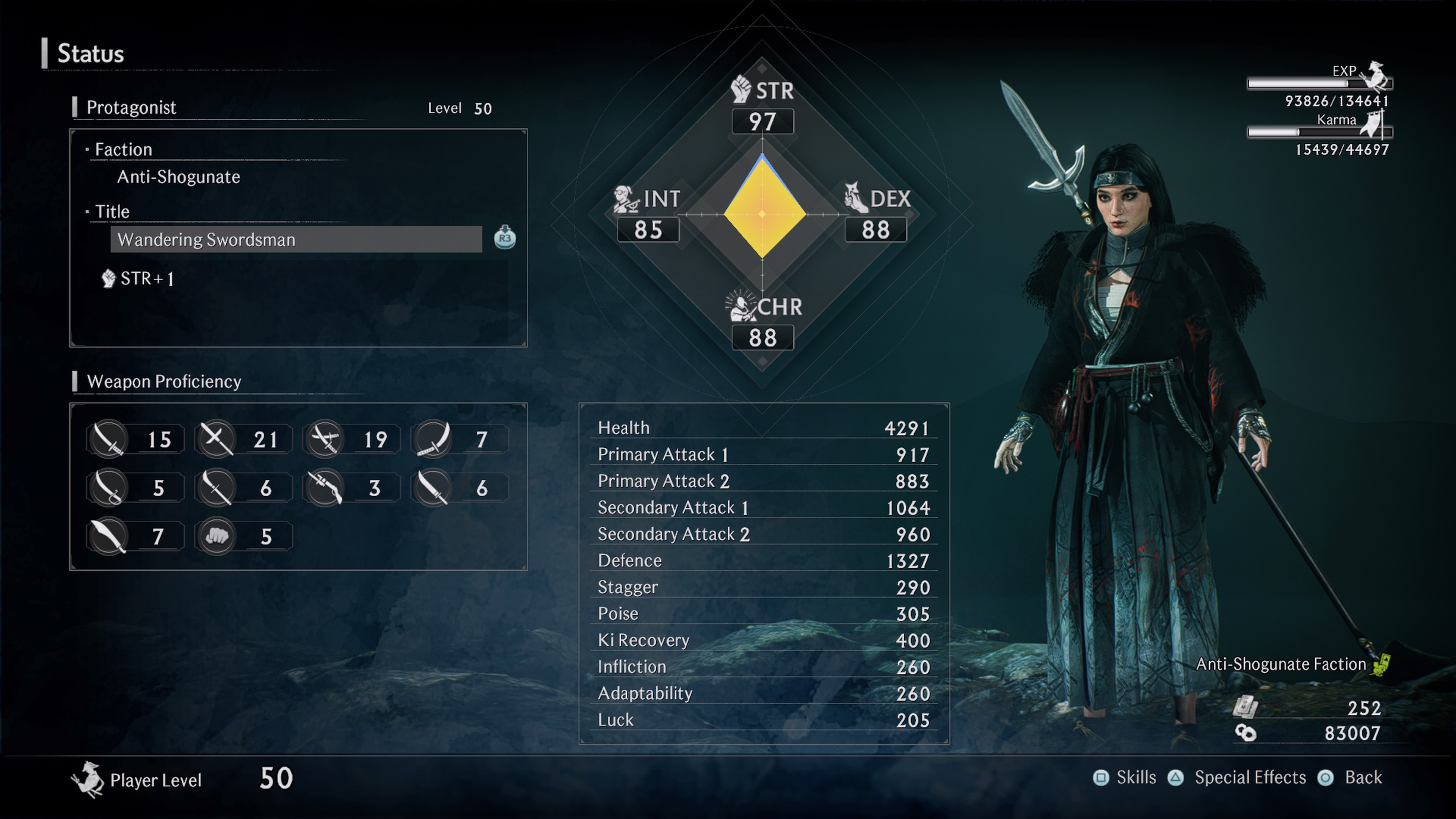Select the Wandering Swordsman title row

pyautogui.click(x=296, y=240)
